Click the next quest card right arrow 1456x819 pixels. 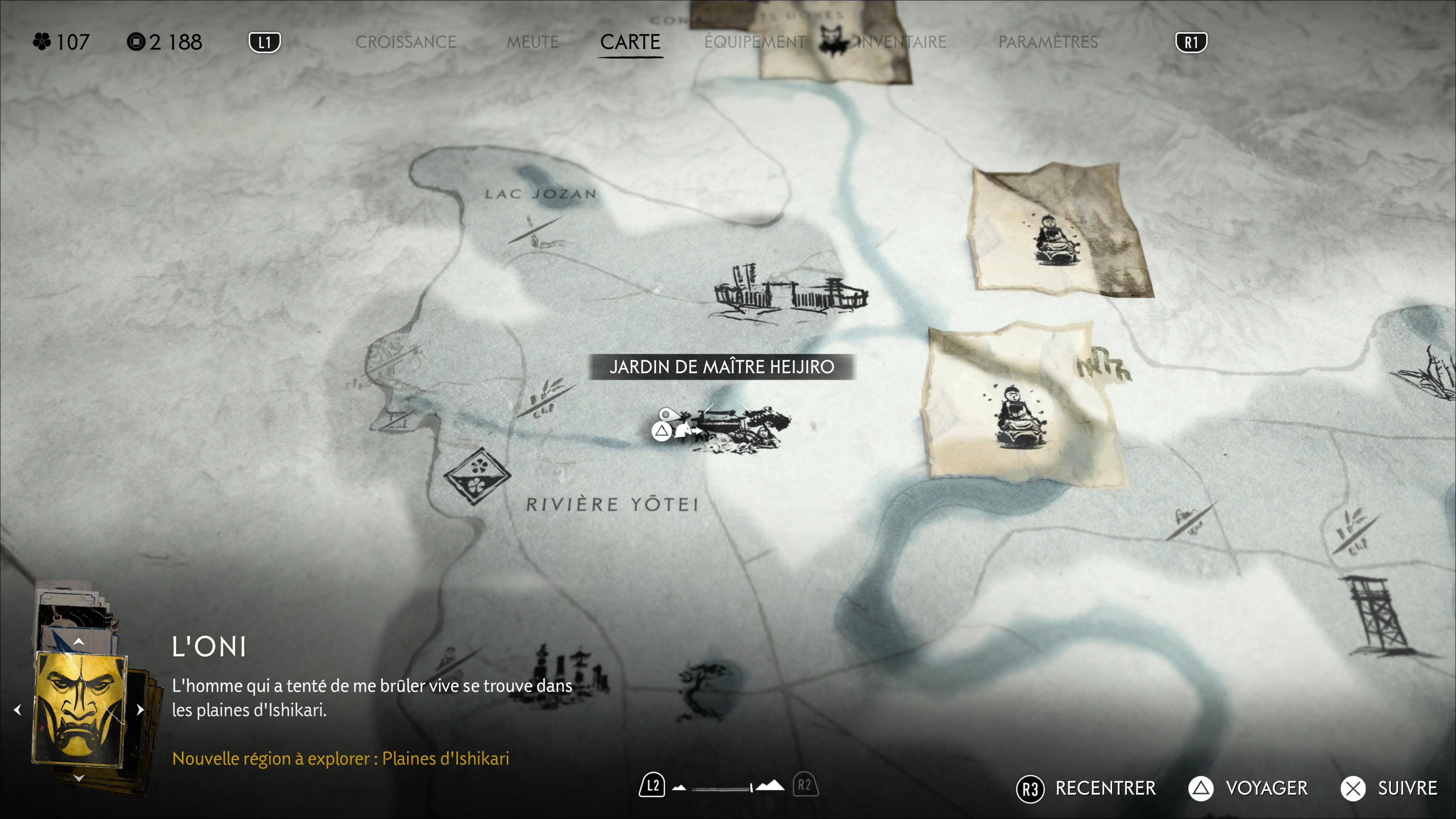point(140,709)
